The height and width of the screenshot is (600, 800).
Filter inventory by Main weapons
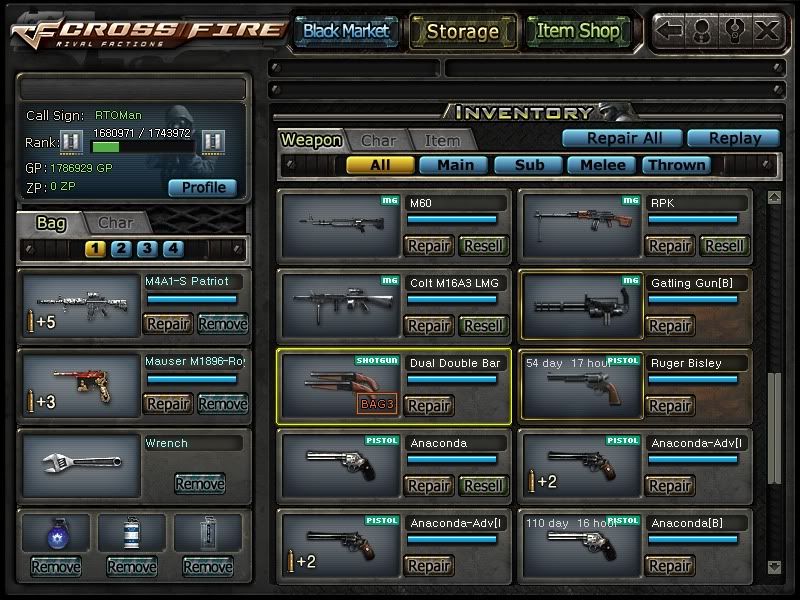453,165
